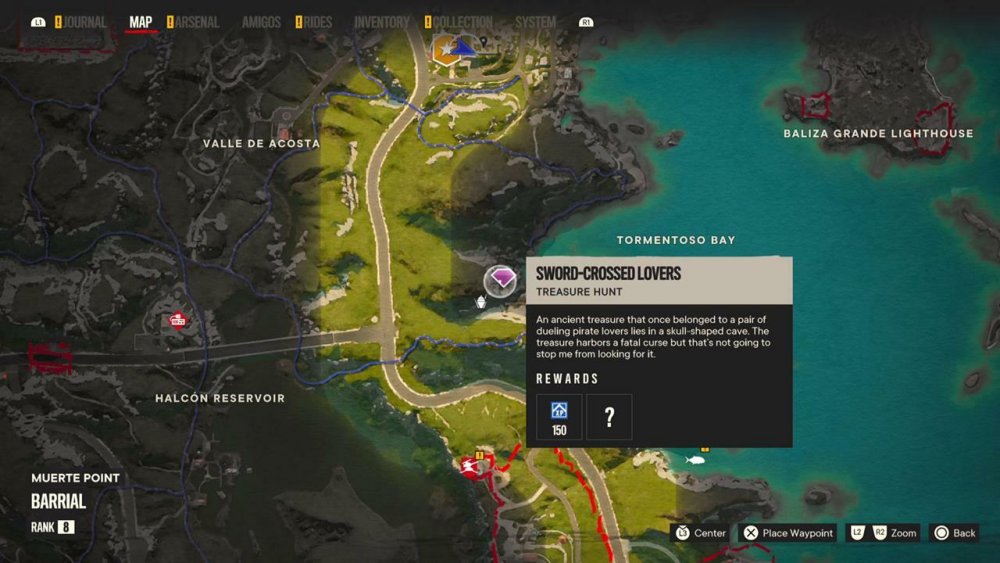The image size is (1000, 563).
Task: Select the purple gem treasure hunt marker
Action: pos(500,281)
